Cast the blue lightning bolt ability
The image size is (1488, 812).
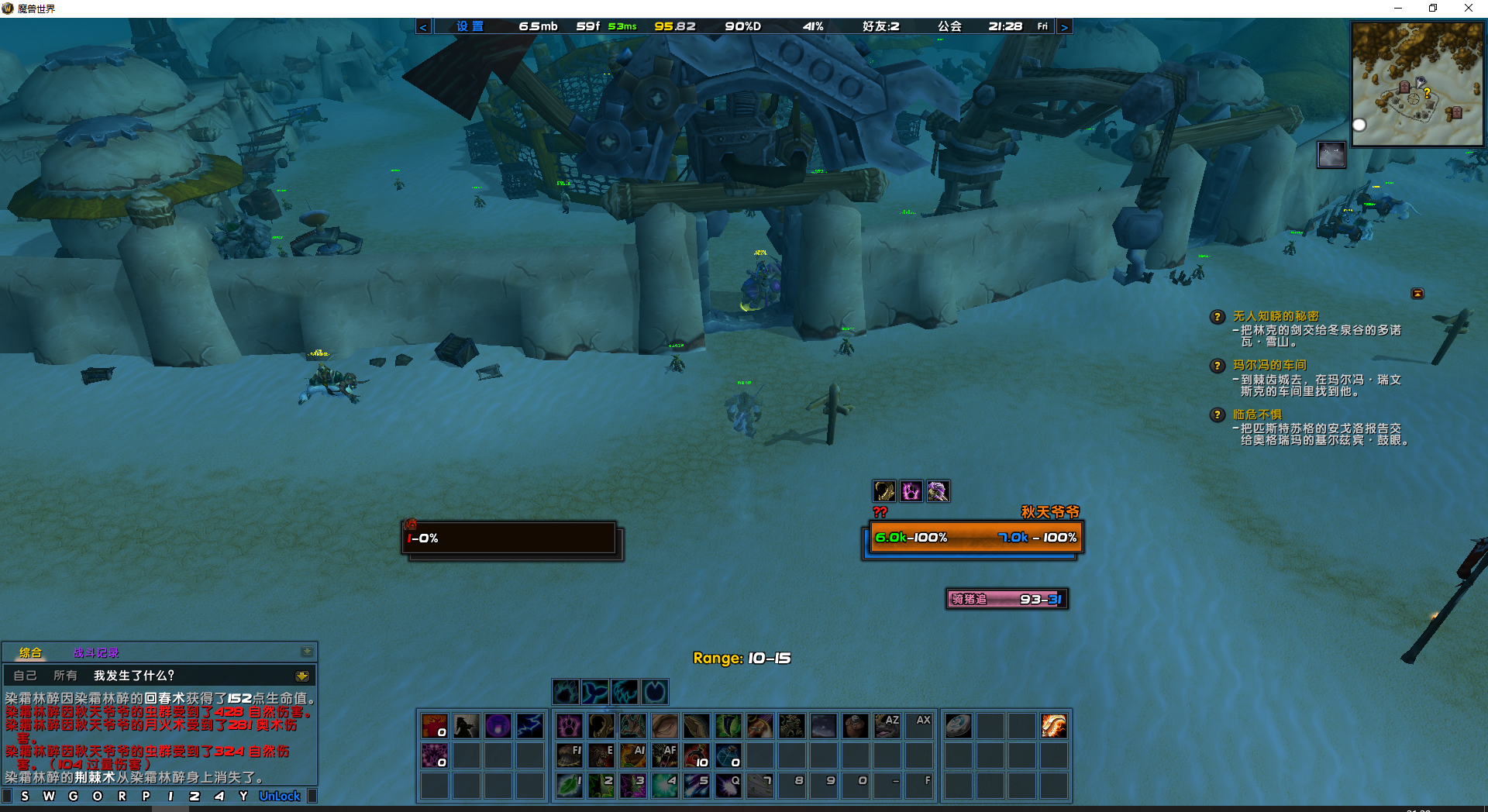(530, 726)
